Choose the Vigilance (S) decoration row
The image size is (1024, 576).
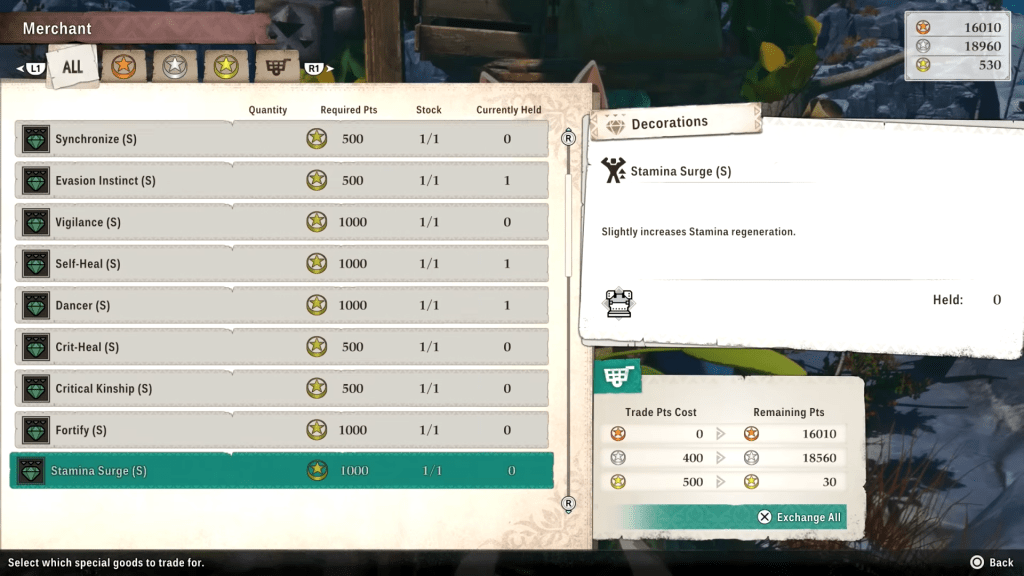[x=281, y=222]
